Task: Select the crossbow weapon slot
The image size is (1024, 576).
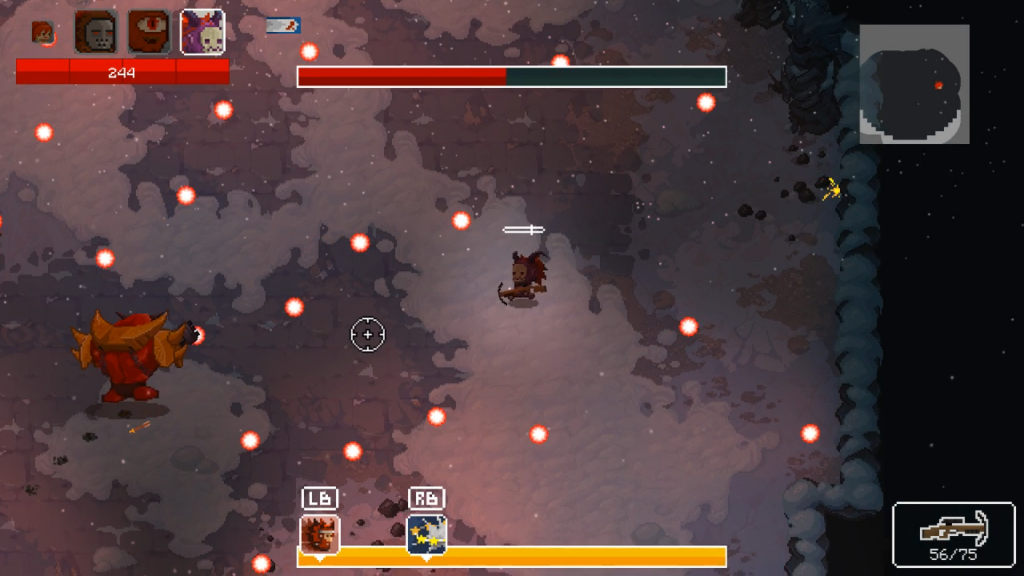Action: [x=953, y=534]
